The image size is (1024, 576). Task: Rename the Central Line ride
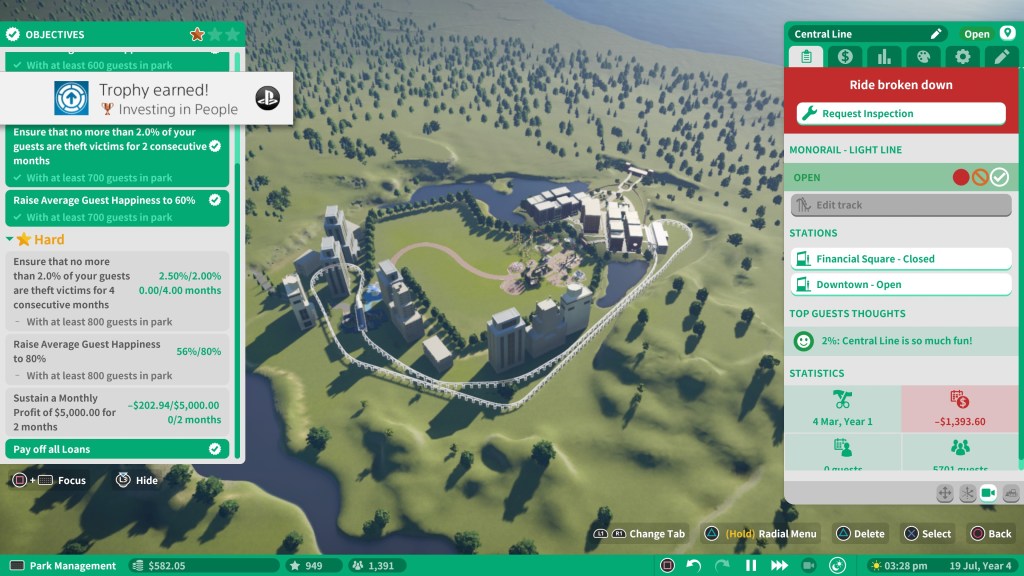[936, 34]
